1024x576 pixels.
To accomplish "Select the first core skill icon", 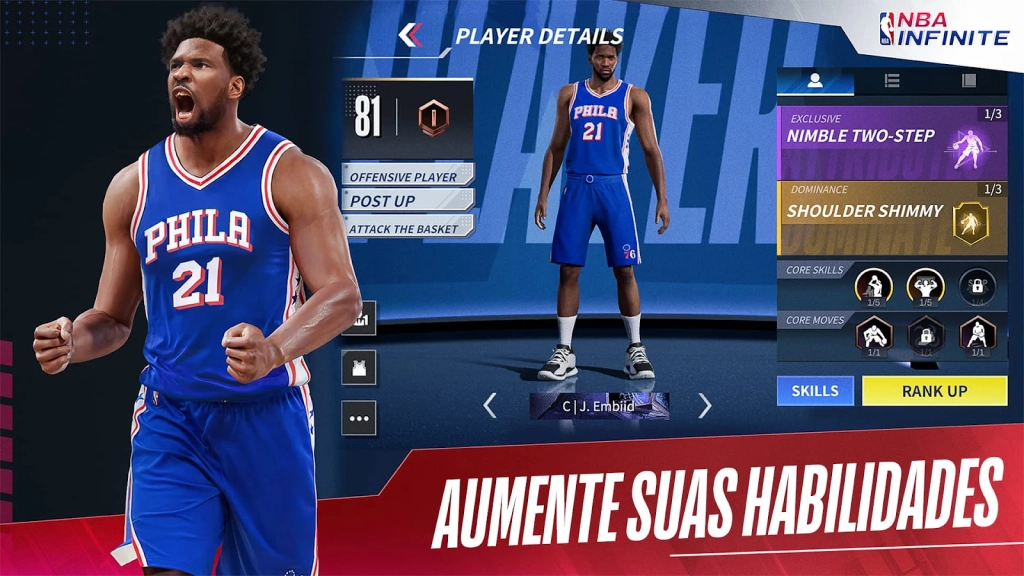I will tap(873, 286).
